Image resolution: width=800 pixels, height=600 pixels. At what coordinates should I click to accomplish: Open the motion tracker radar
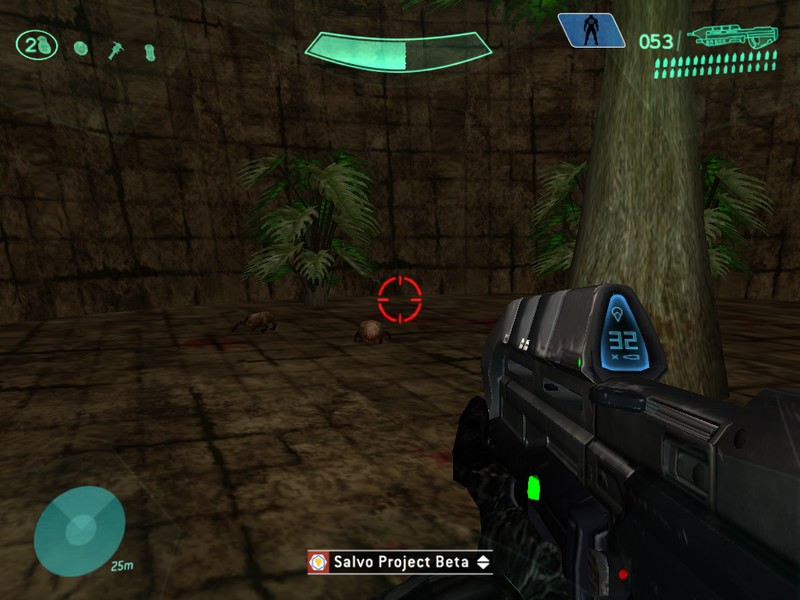click(x=79, y=530)
